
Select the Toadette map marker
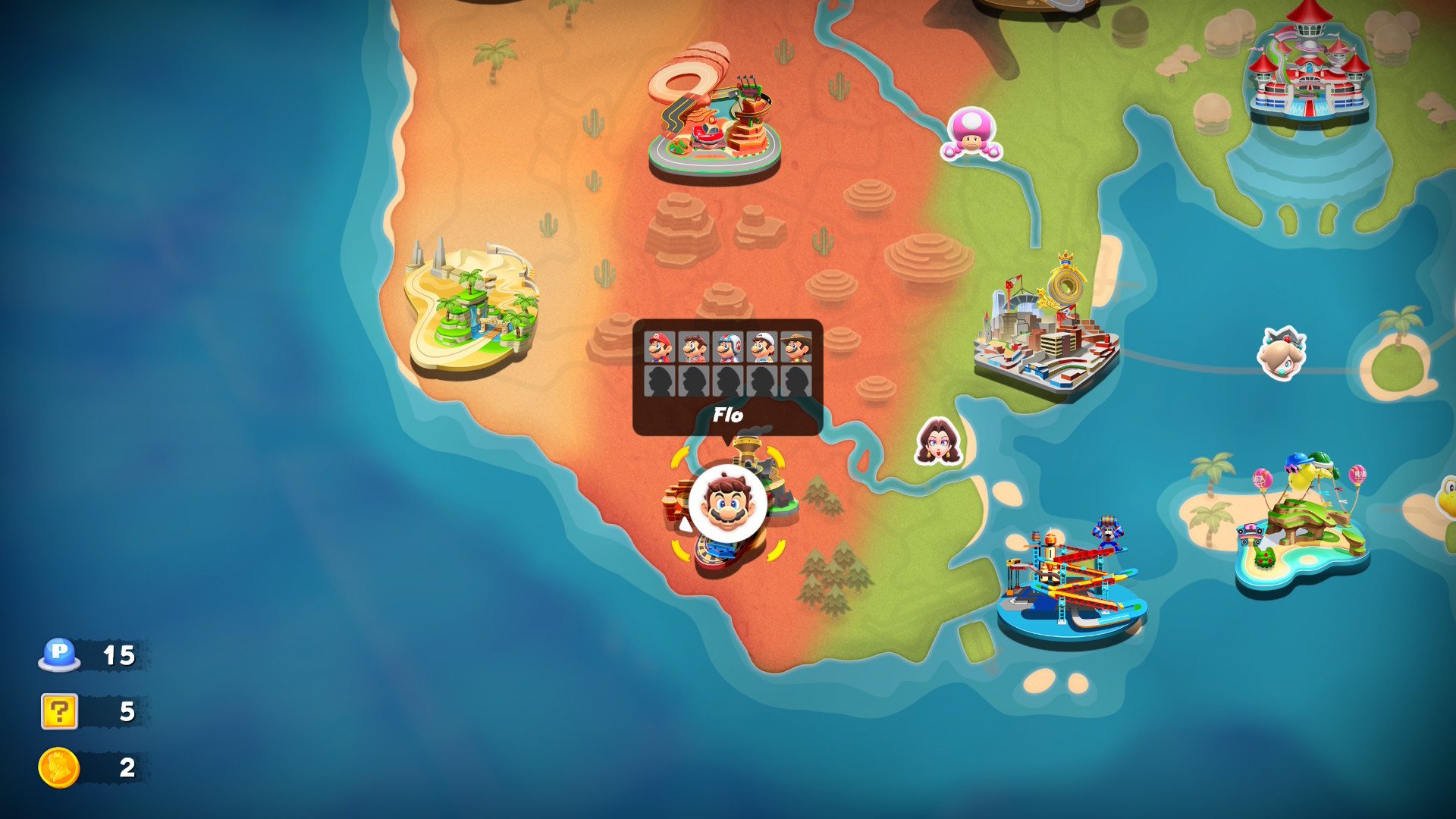click(x=971, y=133)
